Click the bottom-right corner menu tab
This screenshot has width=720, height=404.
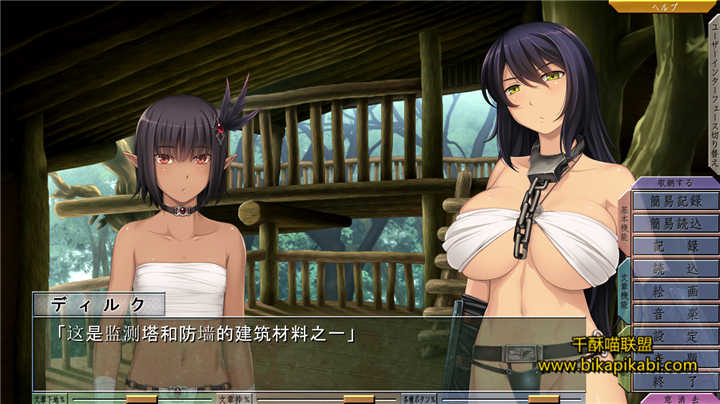point(678,398)
